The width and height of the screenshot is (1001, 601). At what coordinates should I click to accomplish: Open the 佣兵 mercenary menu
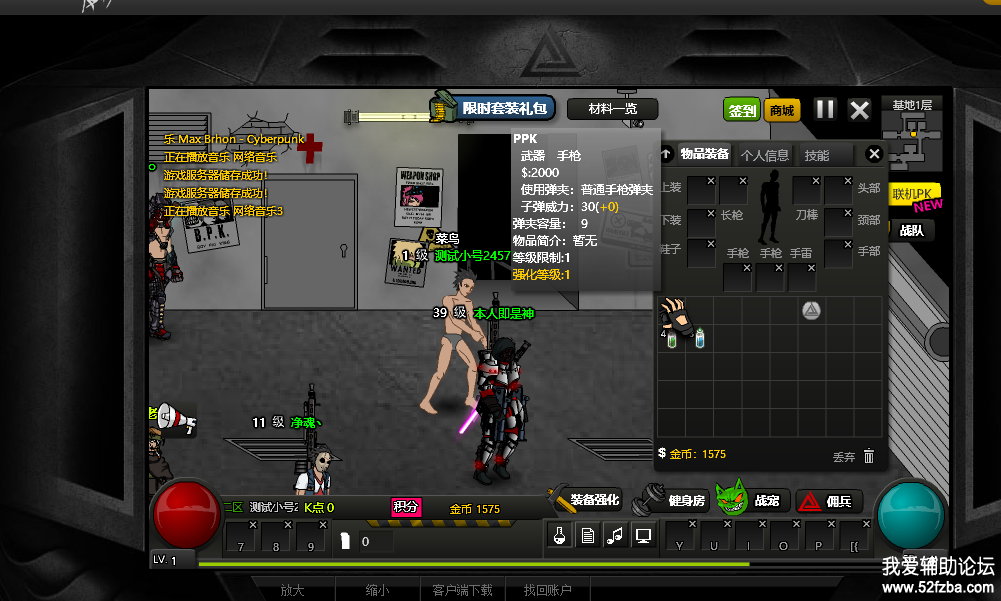coord(831,501)
